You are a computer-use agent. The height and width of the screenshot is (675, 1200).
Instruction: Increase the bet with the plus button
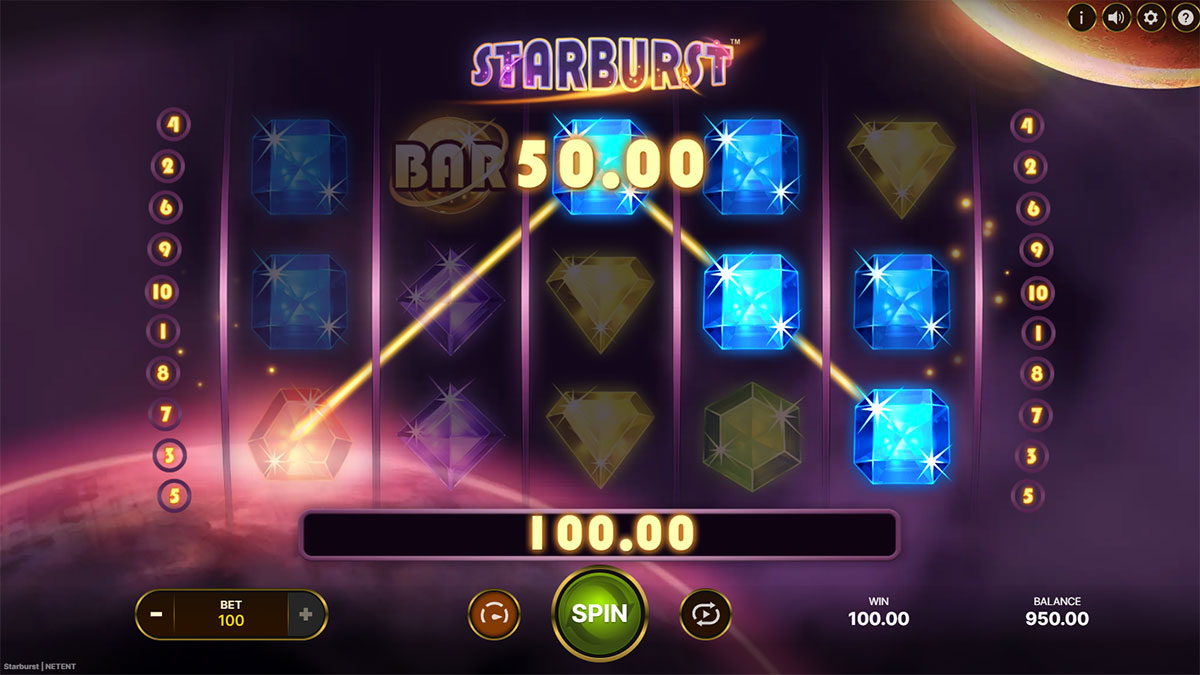(306, 615)
